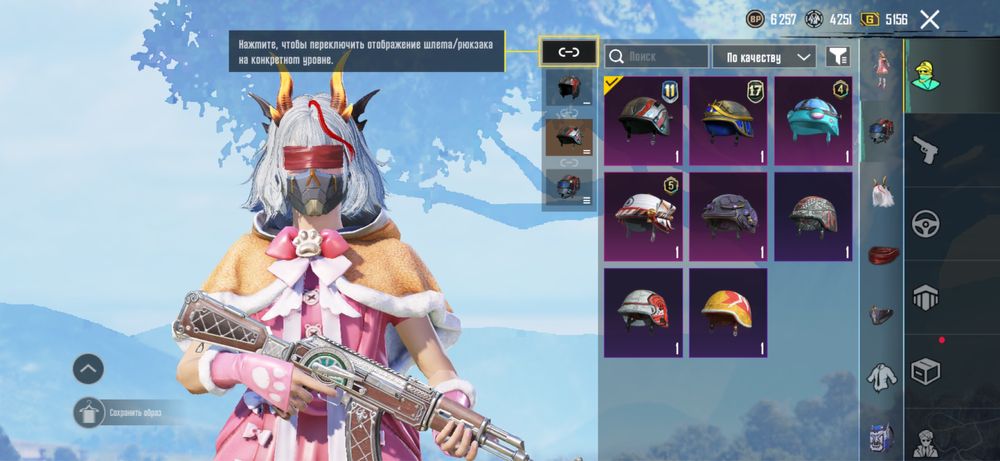Select the character outfit avatar tab
This screenshot has width=1000, height=461.
[x=925, y=73]
